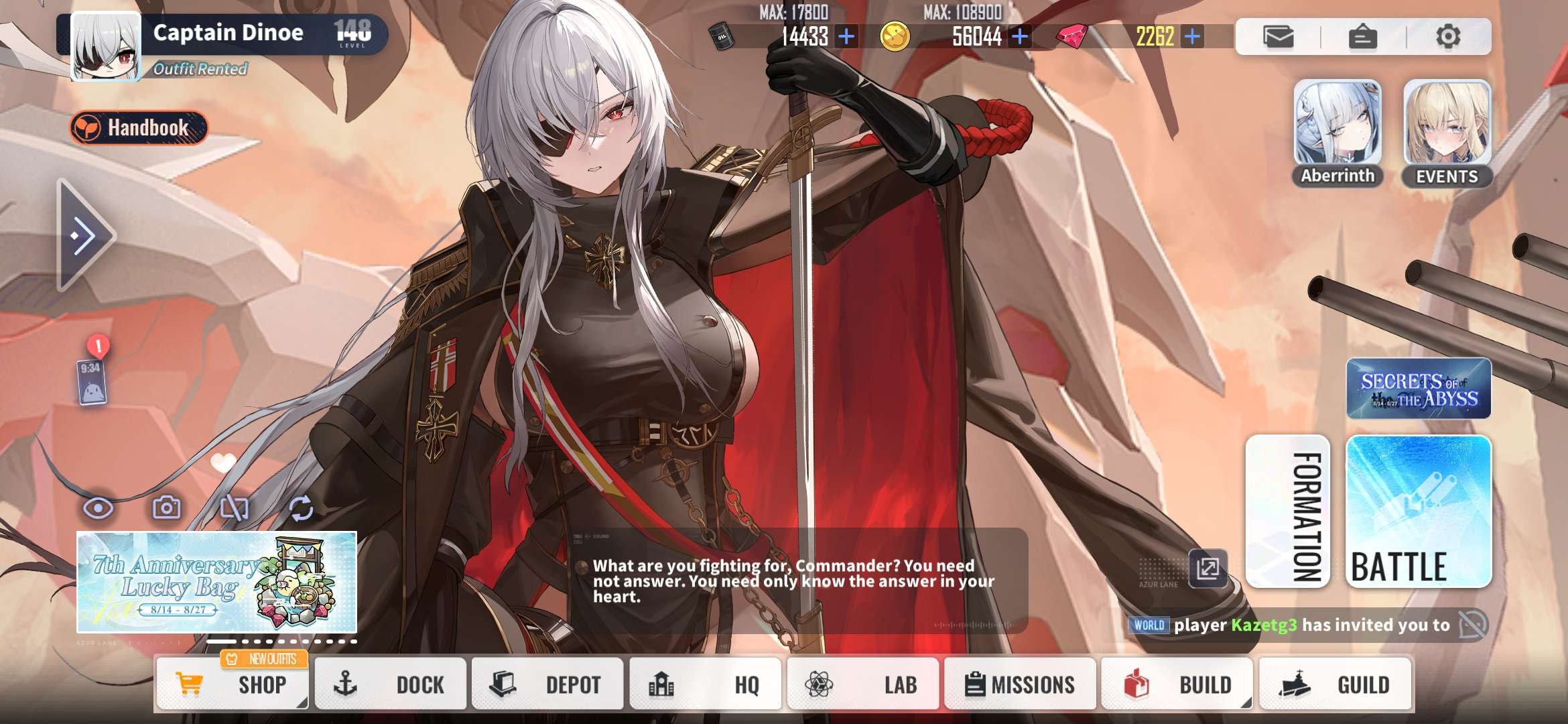View the Missions list
Screen dimensions: 1568x724
pos(1019,684)
